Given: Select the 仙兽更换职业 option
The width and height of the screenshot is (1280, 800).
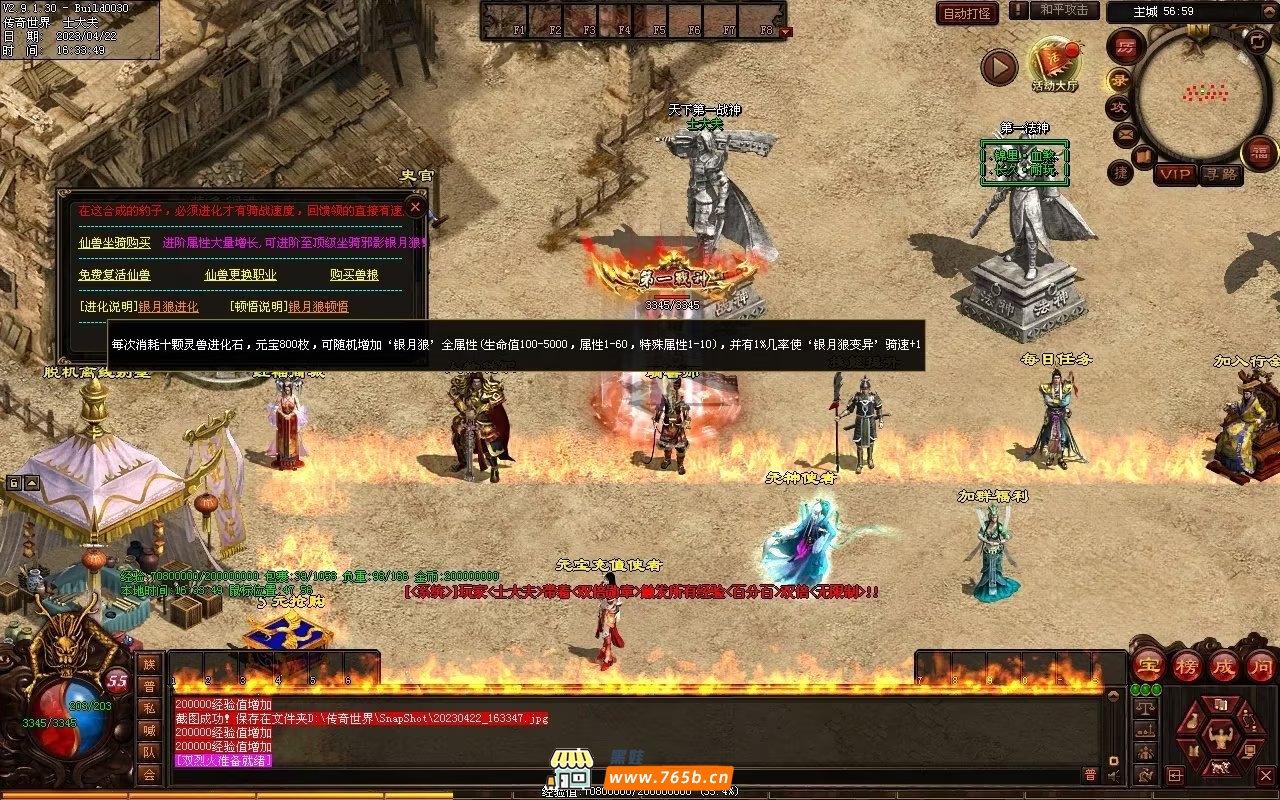Looking at the screenshot, I should [x=240, y=275].
